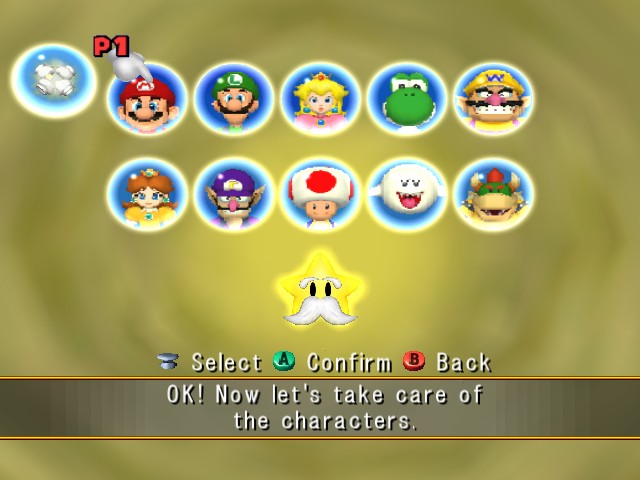640x480 pixels.
Task: Click the controller bubble beside Mario
Action: pos(53,77)
